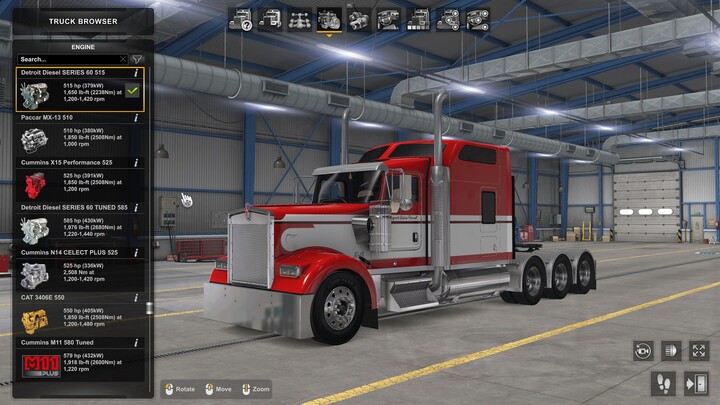Reset the camera rotation view
The width and height of the screenshot is (720, 405).
click(643, 351)
